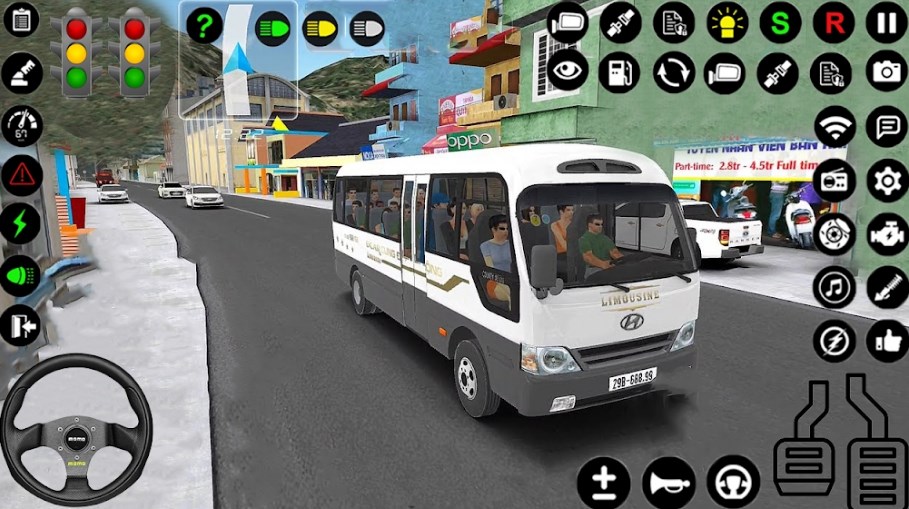This screenshot has width=909, height=509.
Task: Click the exit door icon
Action: [21, 325]
